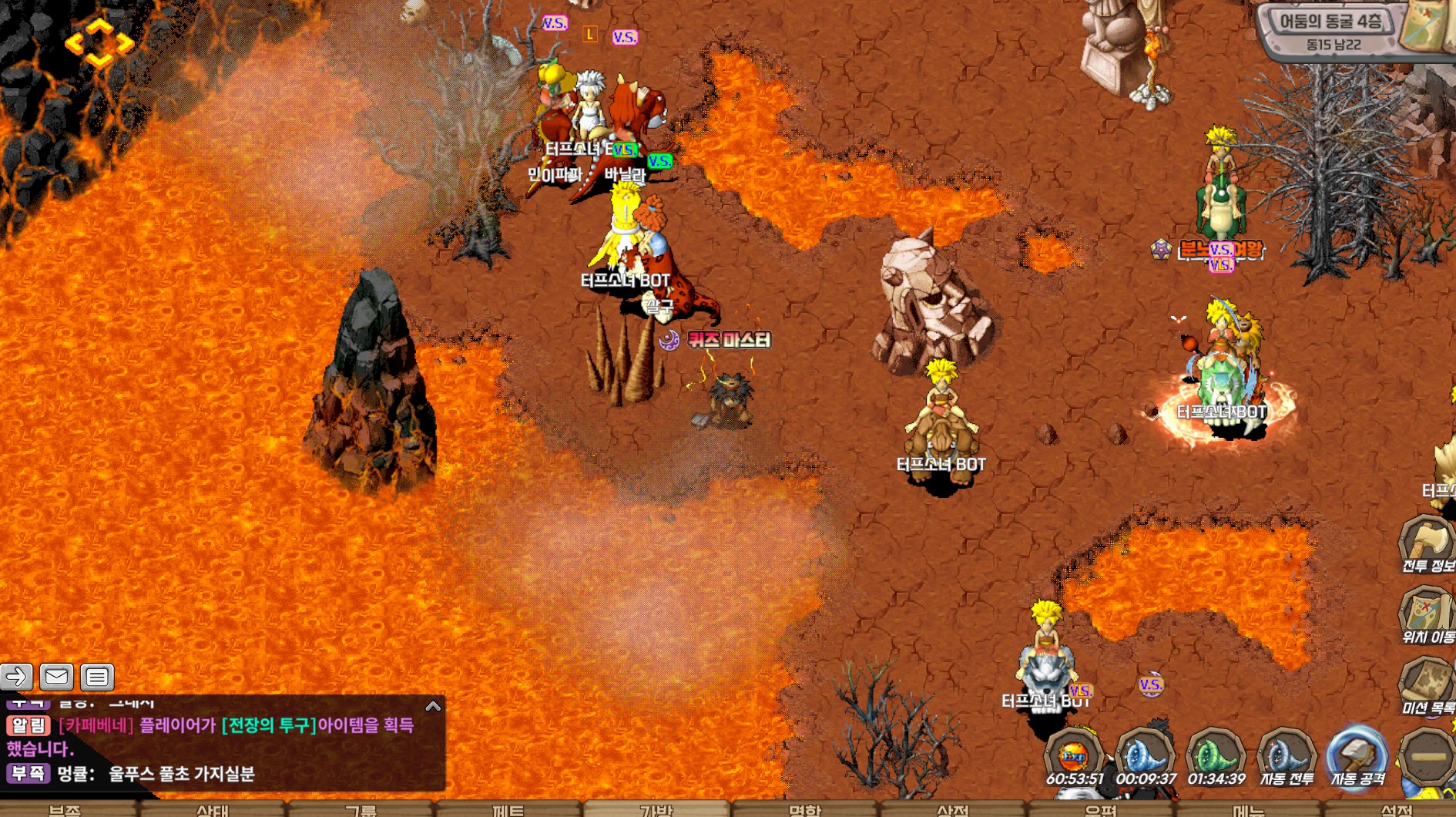Click the 어둠의 동굴 4층 location plate

coord(1332,30)
